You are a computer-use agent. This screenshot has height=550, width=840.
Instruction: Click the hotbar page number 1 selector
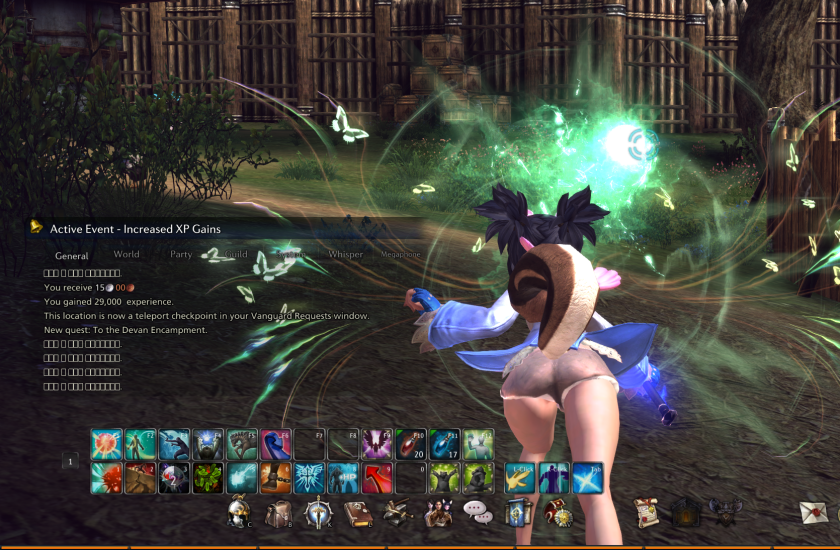point(70,461)
